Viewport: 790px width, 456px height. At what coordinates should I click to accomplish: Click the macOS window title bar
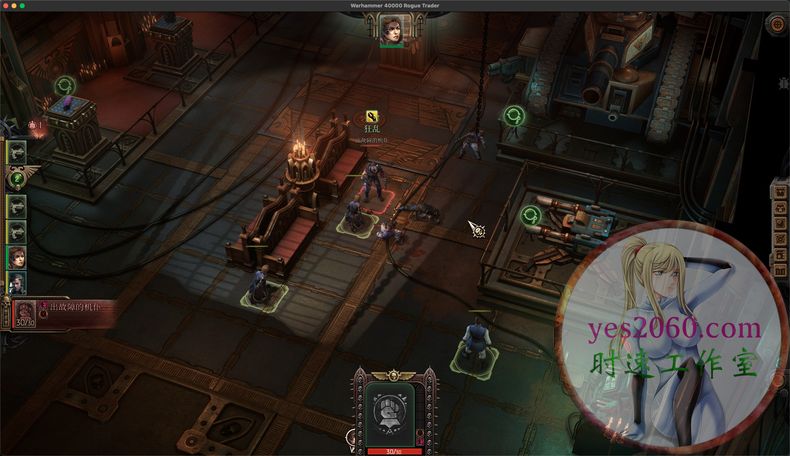[x=395, y=5]
